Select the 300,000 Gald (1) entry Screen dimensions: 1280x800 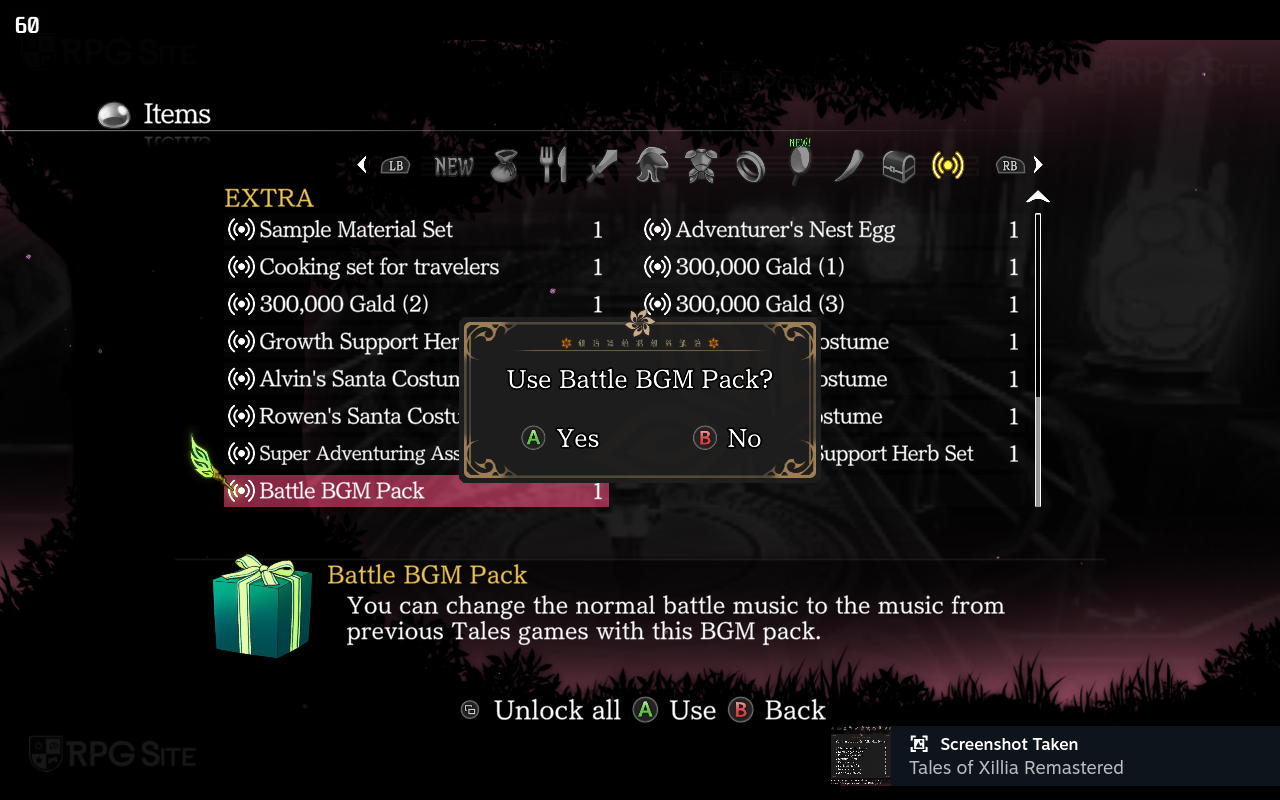pos(759,267)
